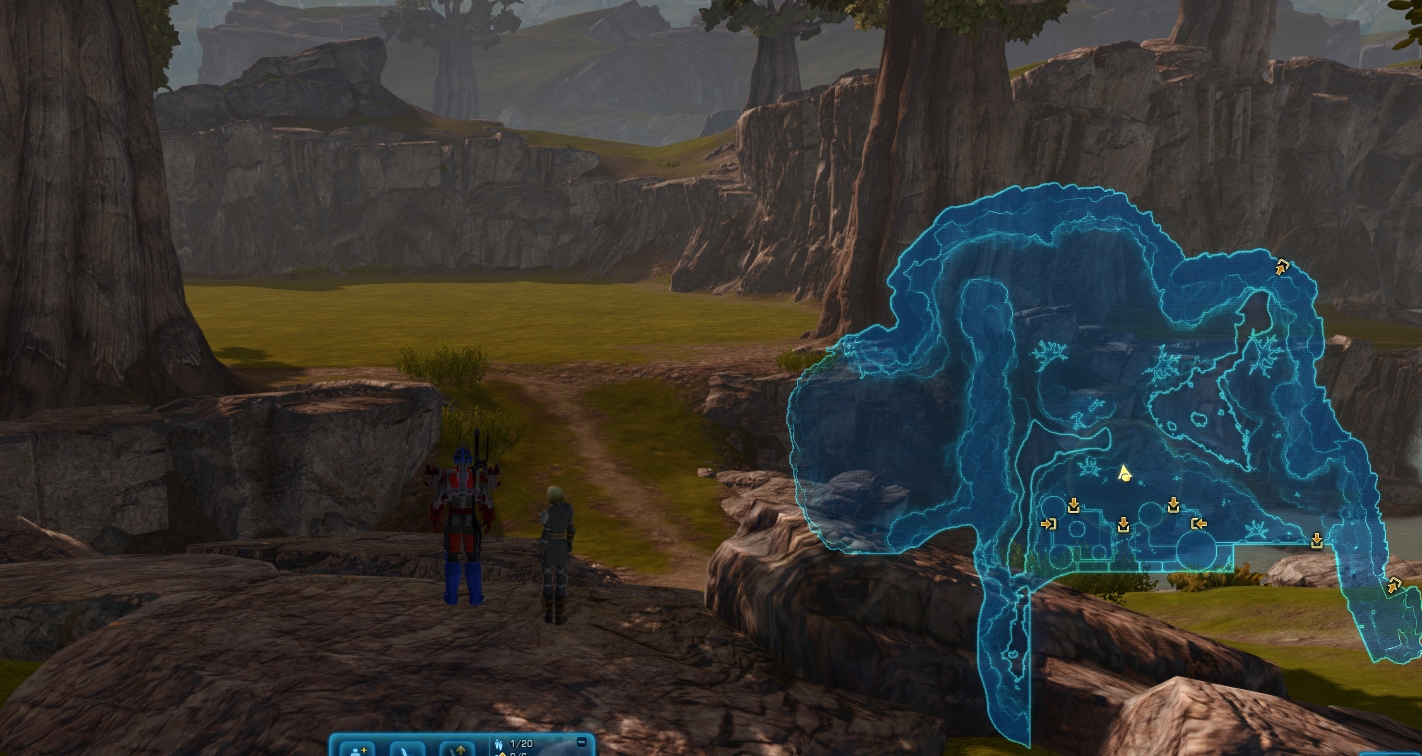Click the right-pointing entrance marker on the map

point(1049,523)
